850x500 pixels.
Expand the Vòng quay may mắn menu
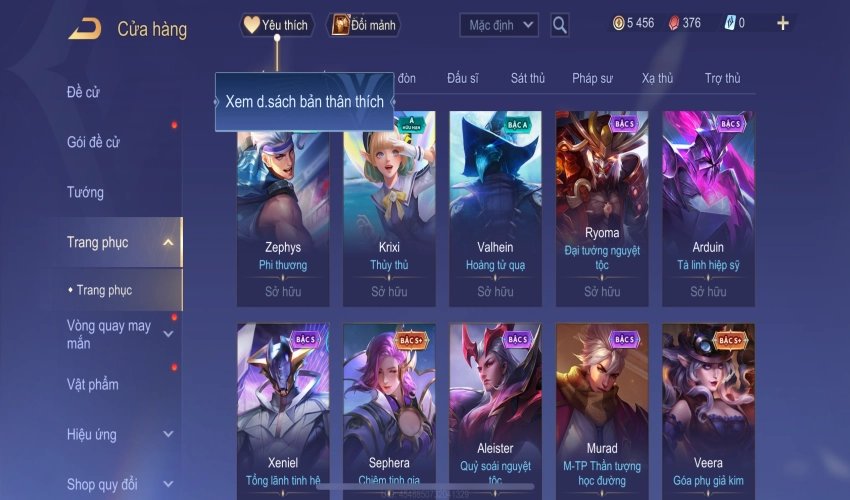168,334
